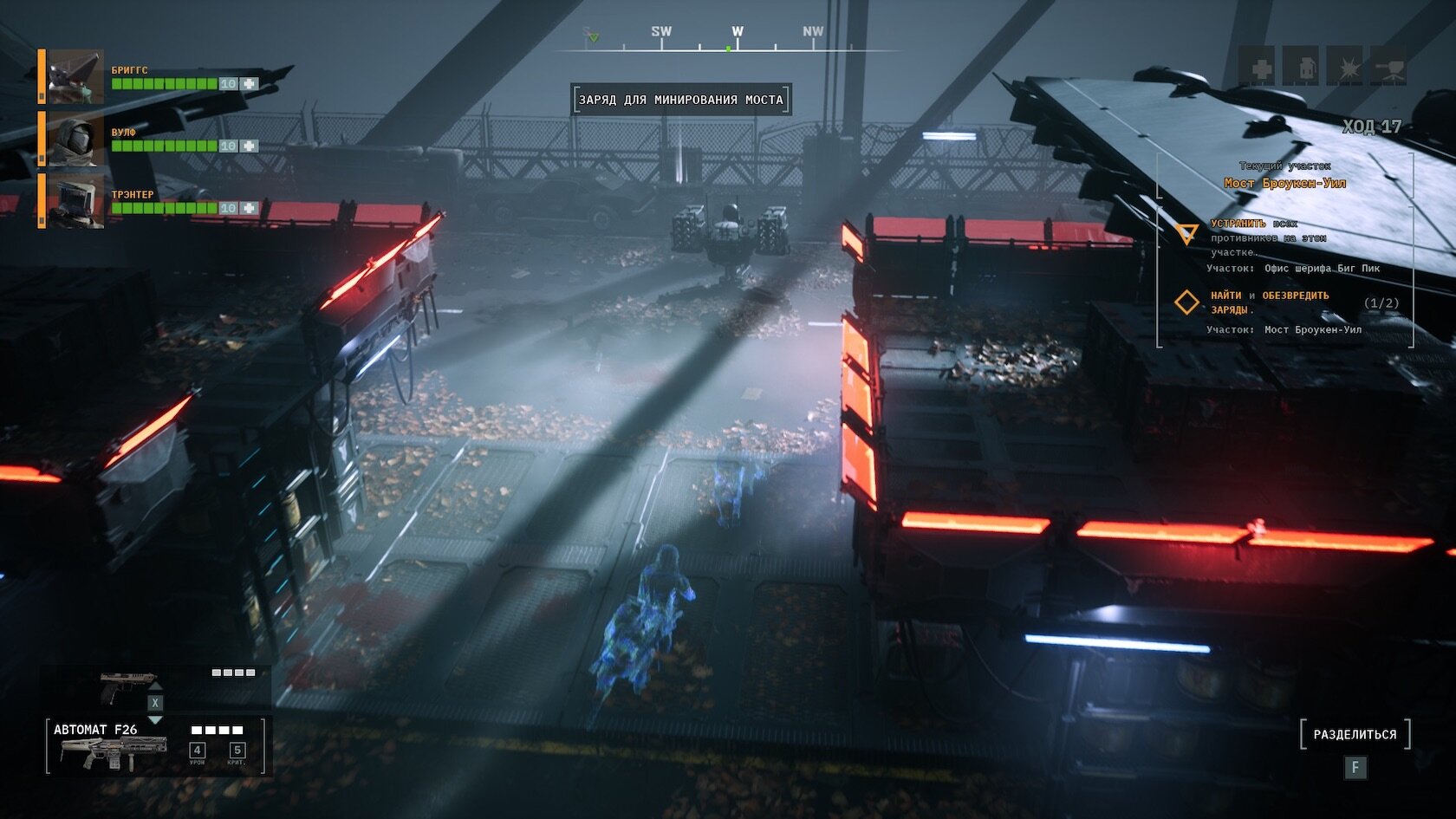Activate the explosion burst ability icon
The image size is (1456, 819).
click(x=1345, y=68)
